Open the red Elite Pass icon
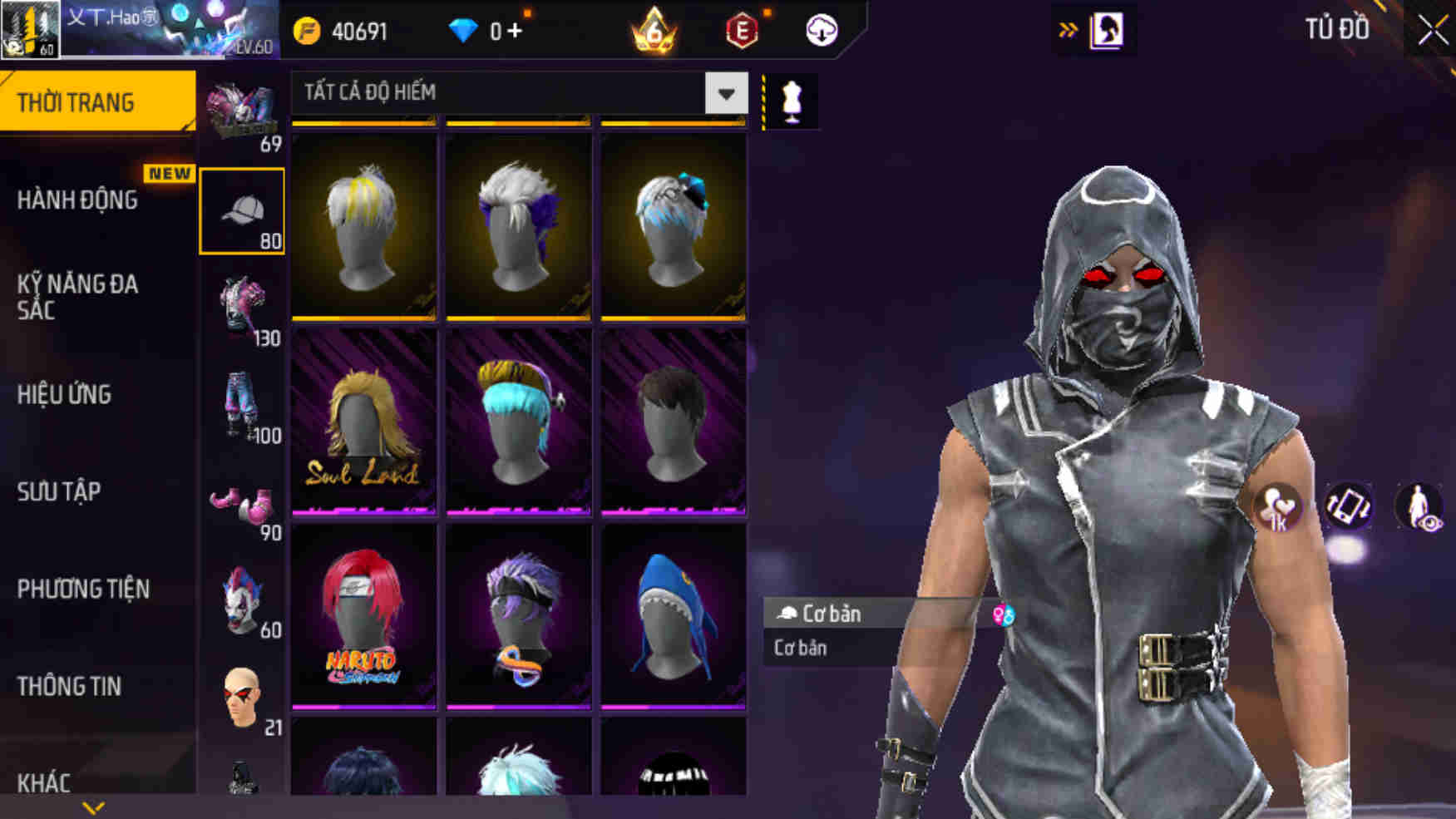Screen dimensions: 1456x819 pyautogui.click(x=744, y=29)
